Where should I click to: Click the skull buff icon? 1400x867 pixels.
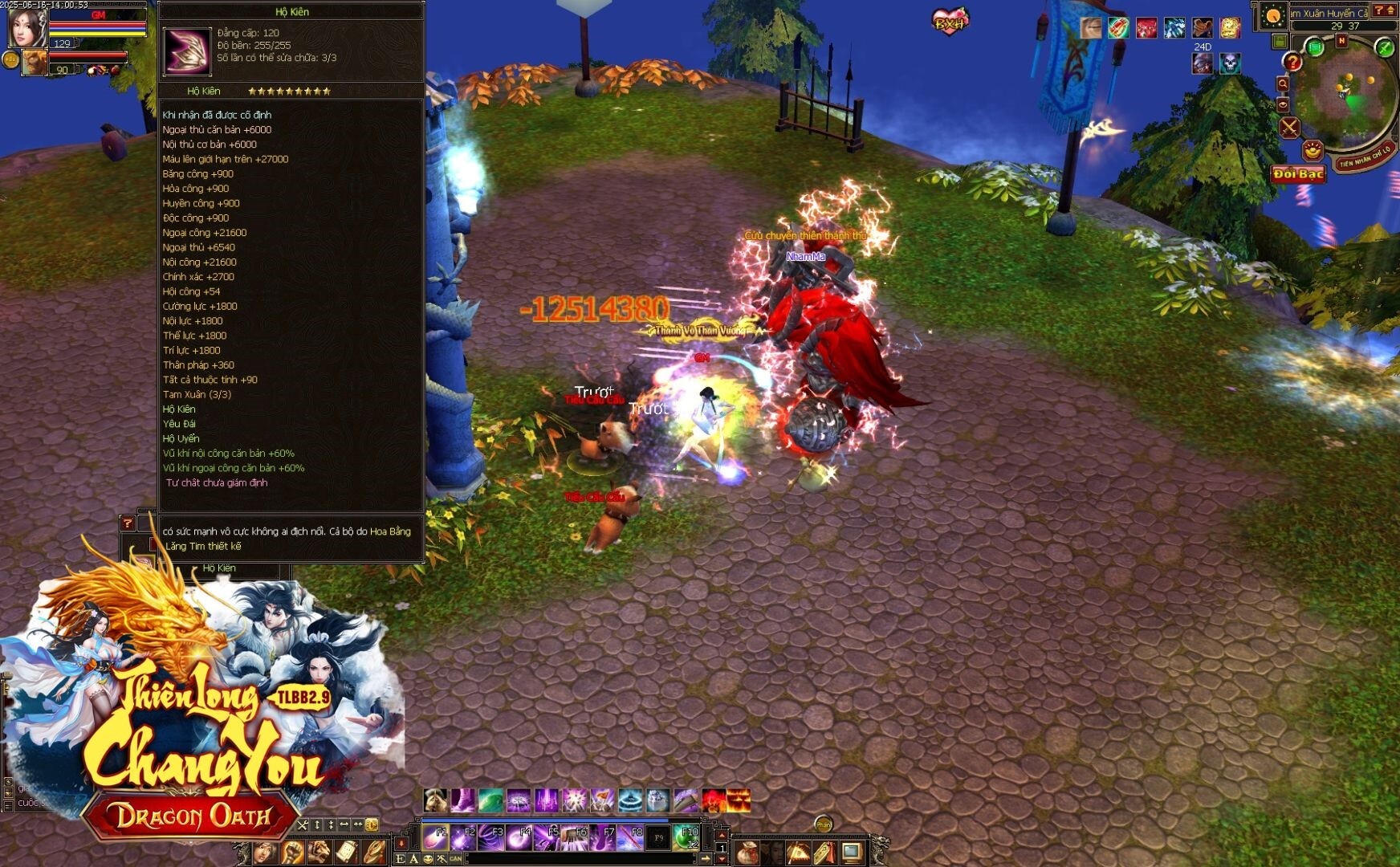click(1230, 63)
